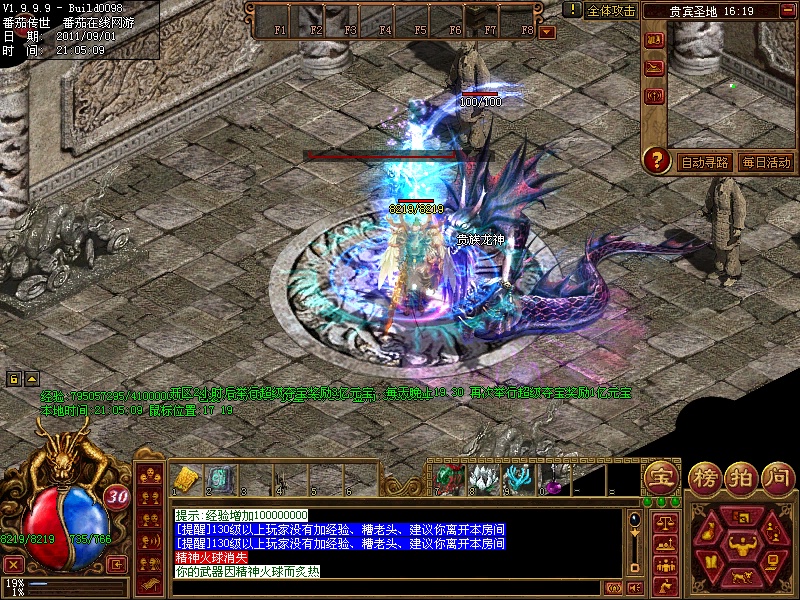Use the yellow scroll in slot 1
The image size is (800, 600).
point(184,479)
